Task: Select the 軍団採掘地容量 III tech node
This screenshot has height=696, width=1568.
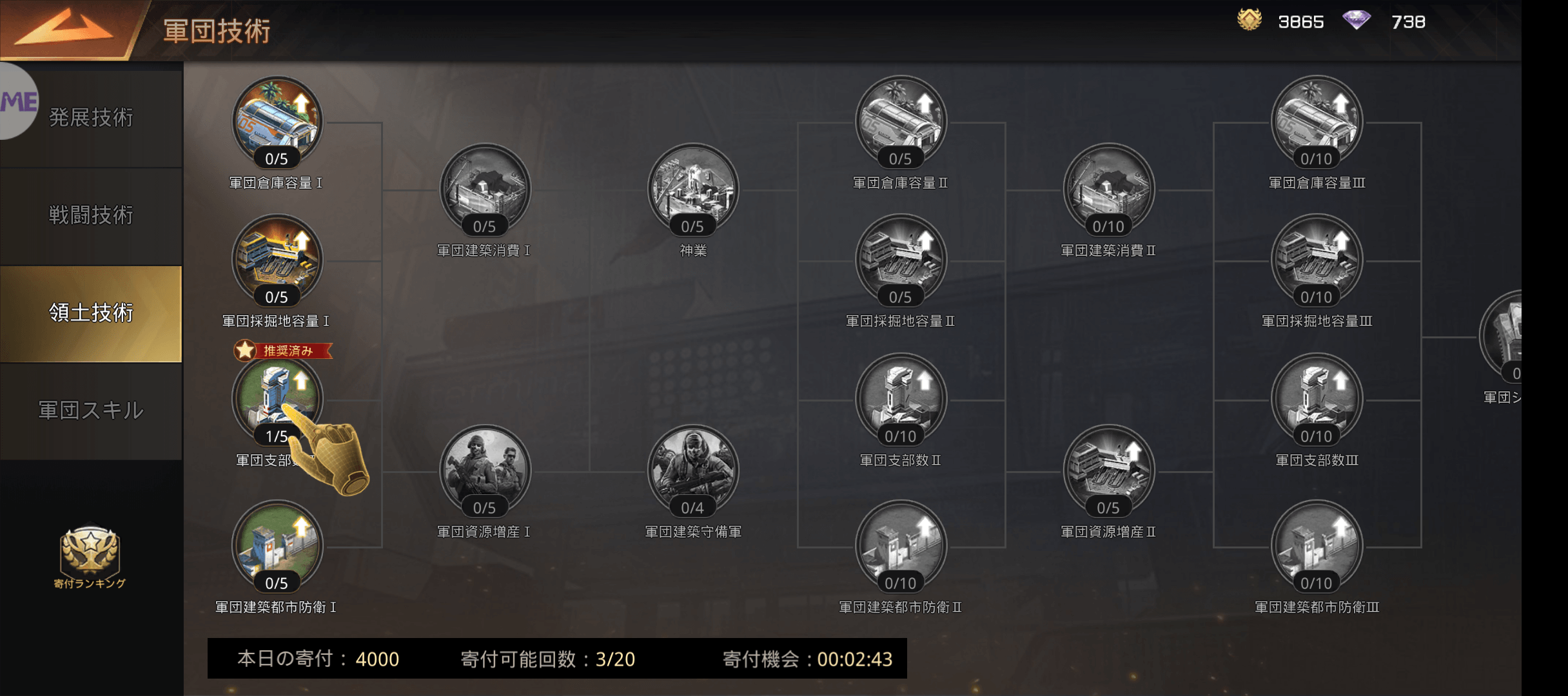Action: (1316, 260)
